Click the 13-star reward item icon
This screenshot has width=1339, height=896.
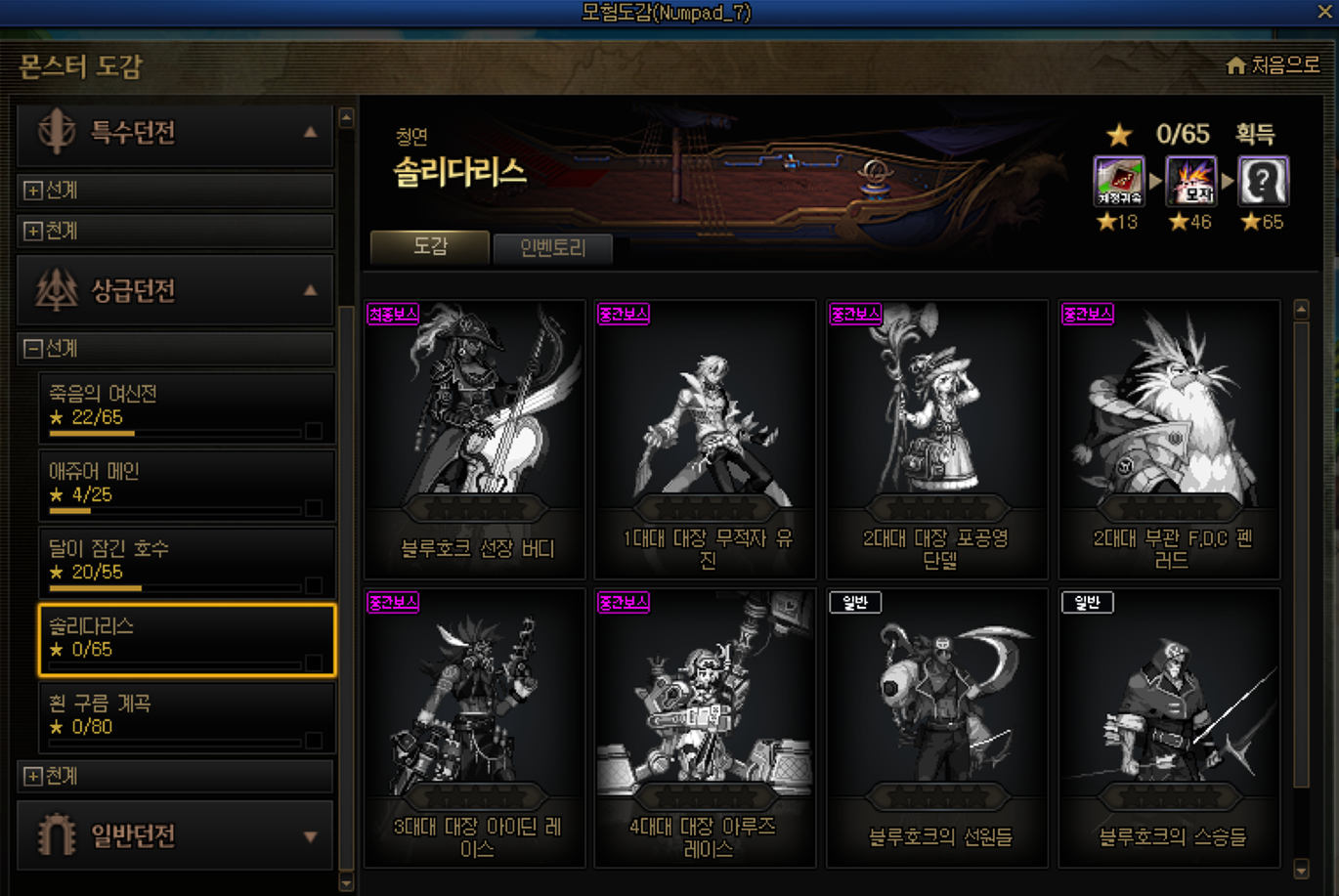coord(1118,181)
